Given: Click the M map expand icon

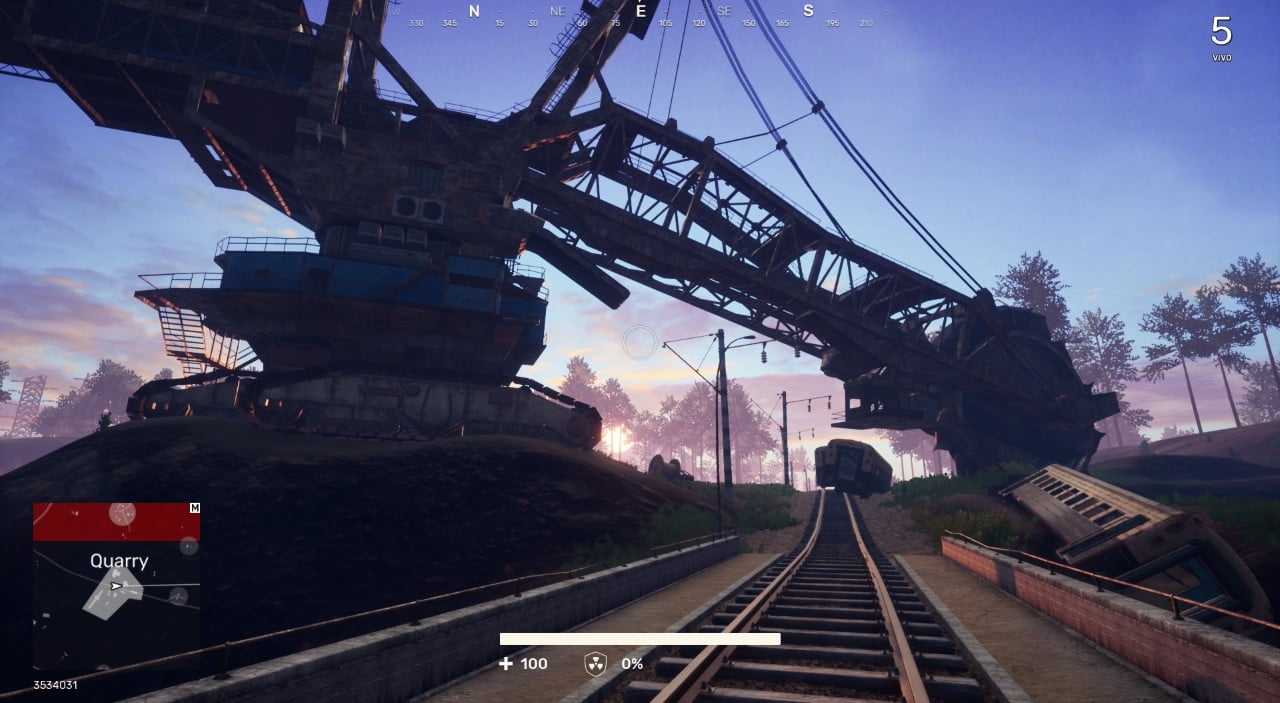Looking at the screenshot, I should pos(194,508).
